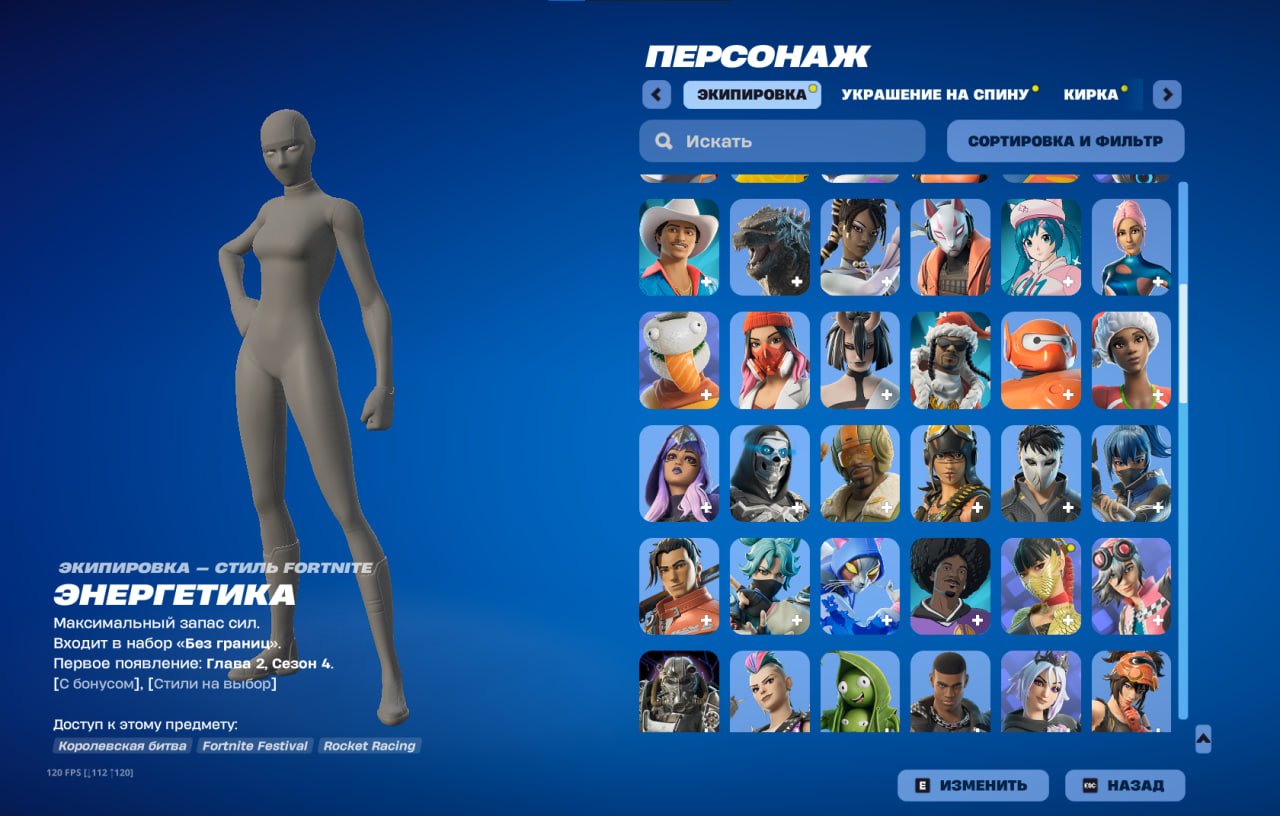Image resolution: width=1280 pixels, height=816 pixels.
Task: Choose the hooded skull reaper skin
Action: coord(769,473)
